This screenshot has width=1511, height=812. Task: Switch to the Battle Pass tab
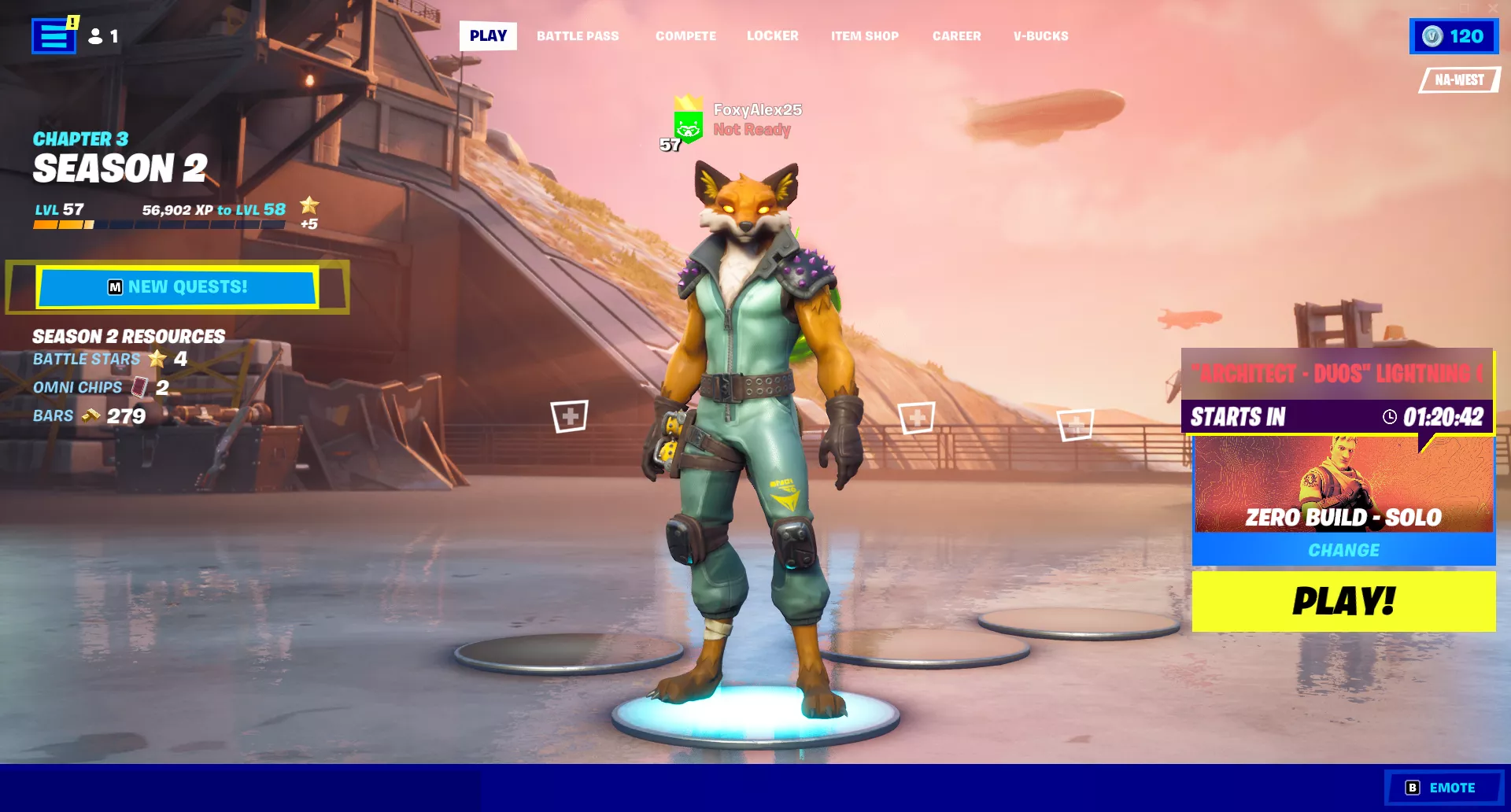[x=578, y=36]
